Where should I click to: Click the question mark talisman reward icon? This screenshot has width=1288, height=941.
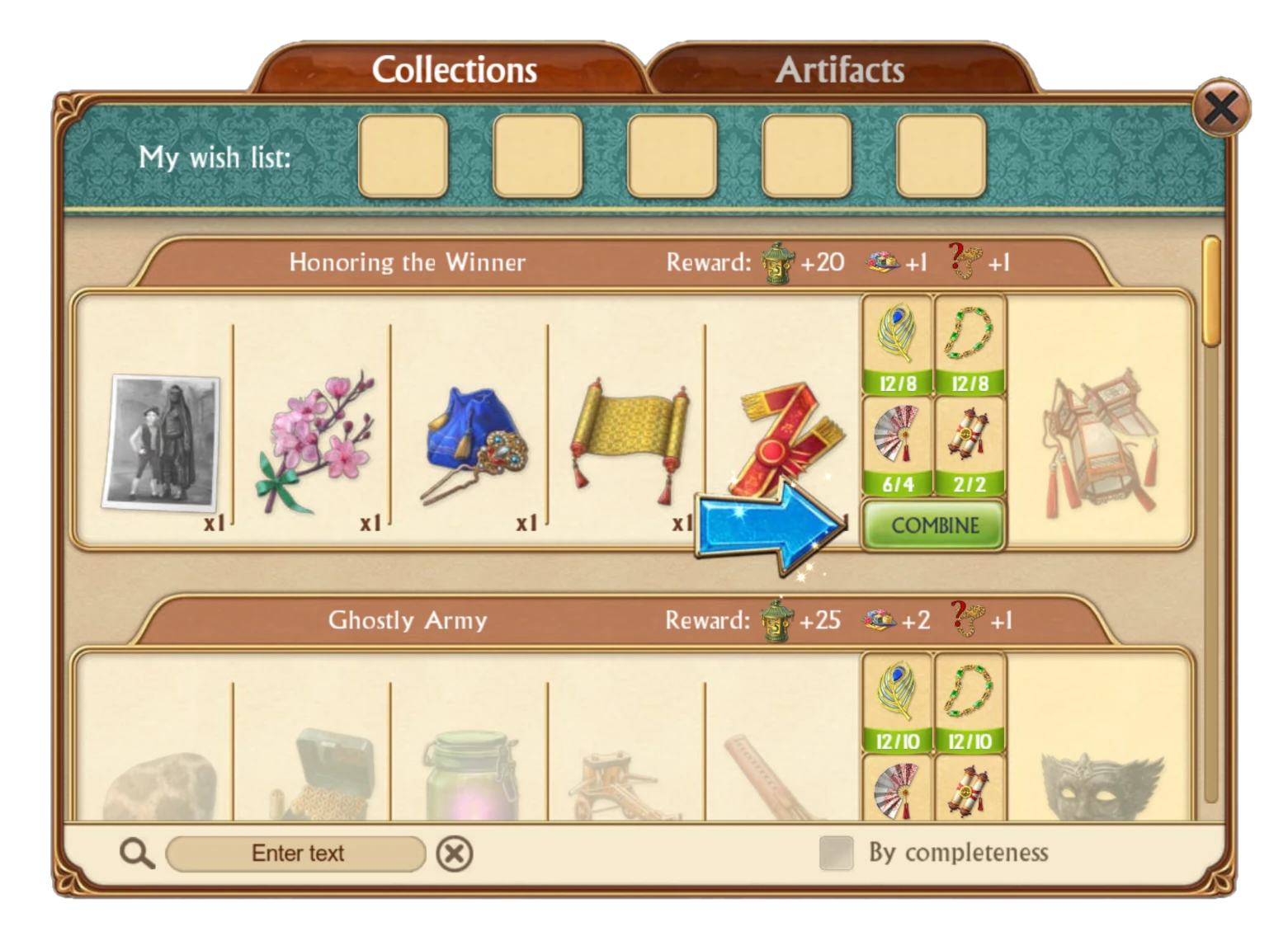click(x=962, y=262)
